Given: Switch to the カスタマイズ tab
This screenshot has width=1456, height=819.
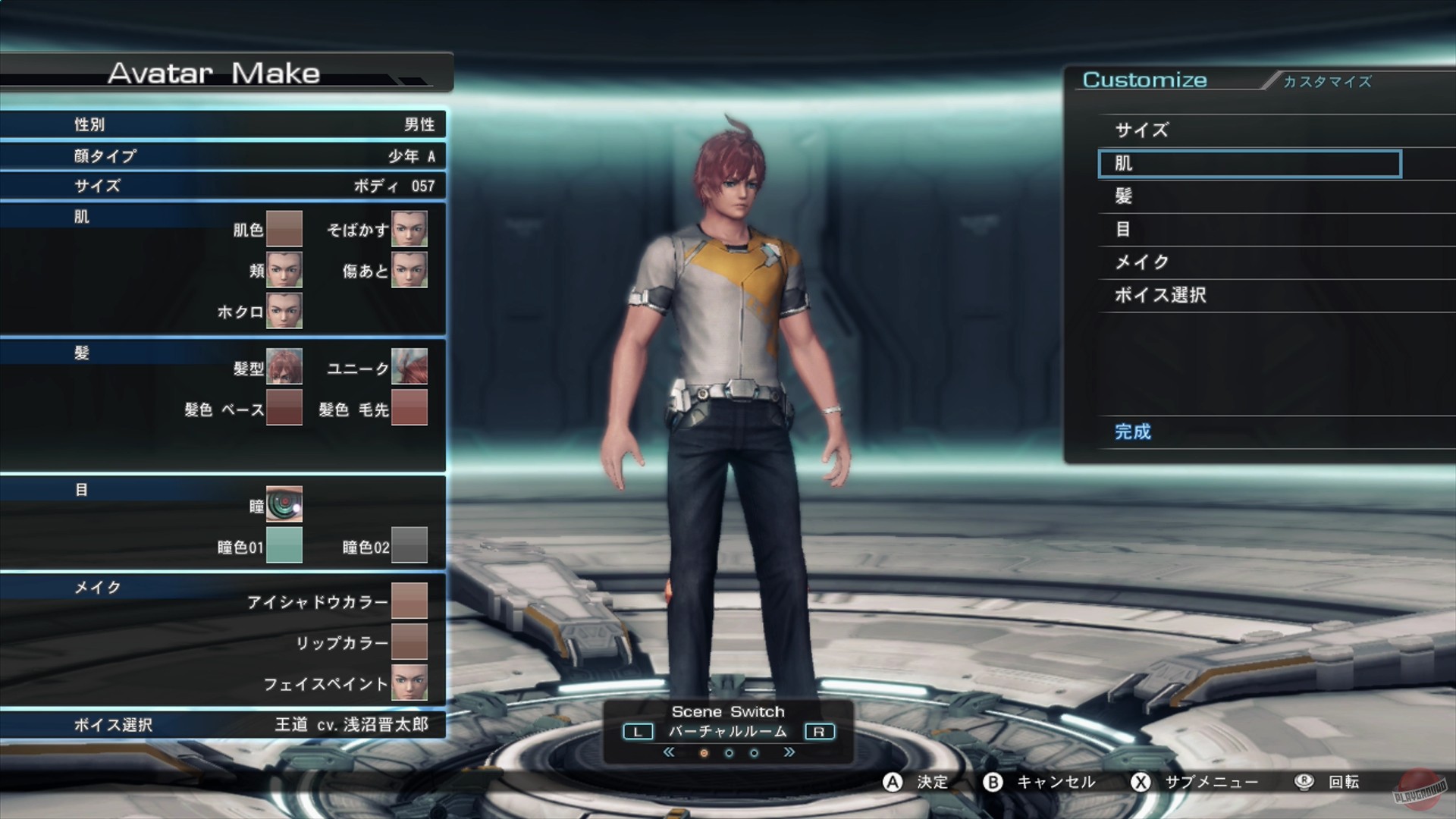Looking at the screenshot, I should tap(1326, 82).
